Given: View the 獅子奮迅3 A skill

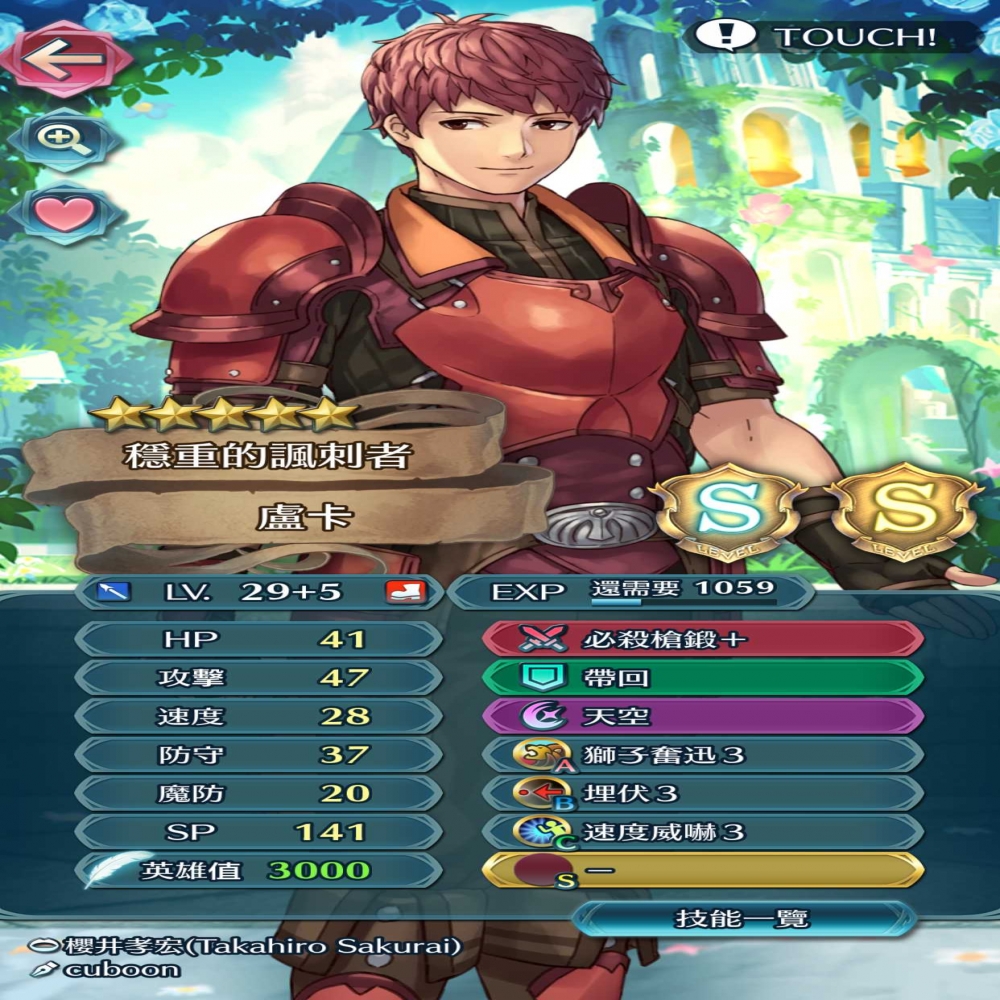Looking at the screenshot, I should coord(702,755).
